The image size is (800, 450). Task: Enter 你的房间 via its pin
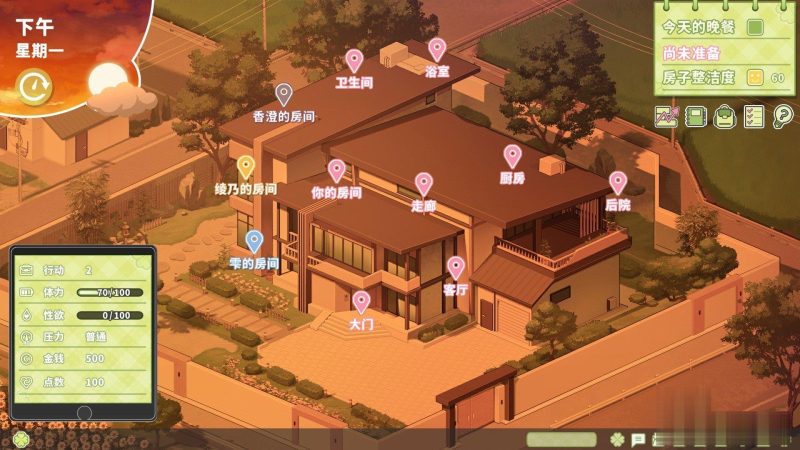(x=336, y=171)
